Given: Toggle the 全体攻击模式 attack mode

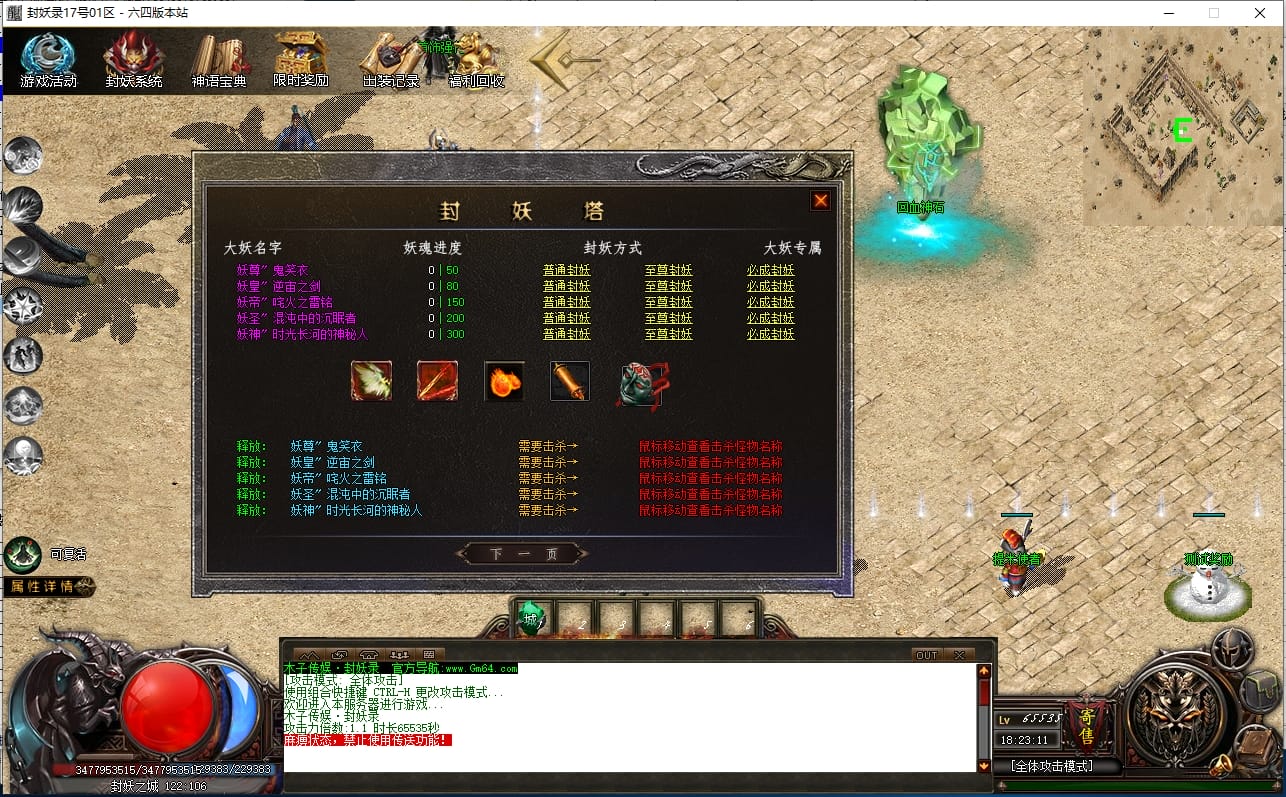Looking at the screenshot, I should click(1051, 766).
